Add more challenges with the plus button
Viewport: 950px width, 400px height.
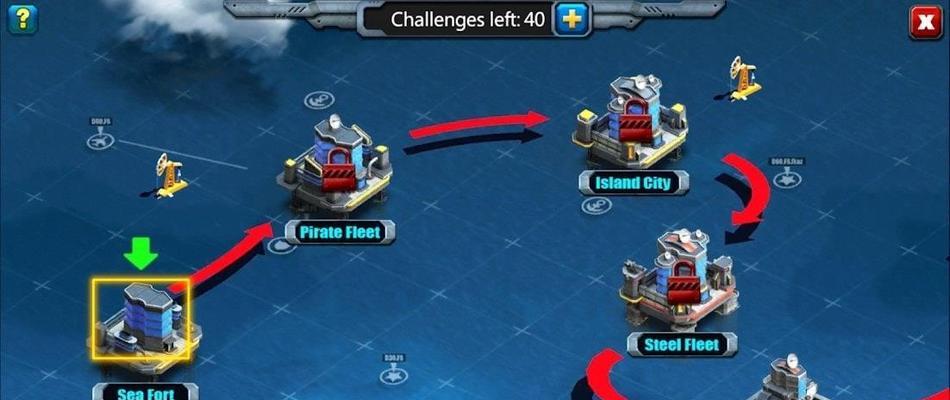tap(572, 19)
